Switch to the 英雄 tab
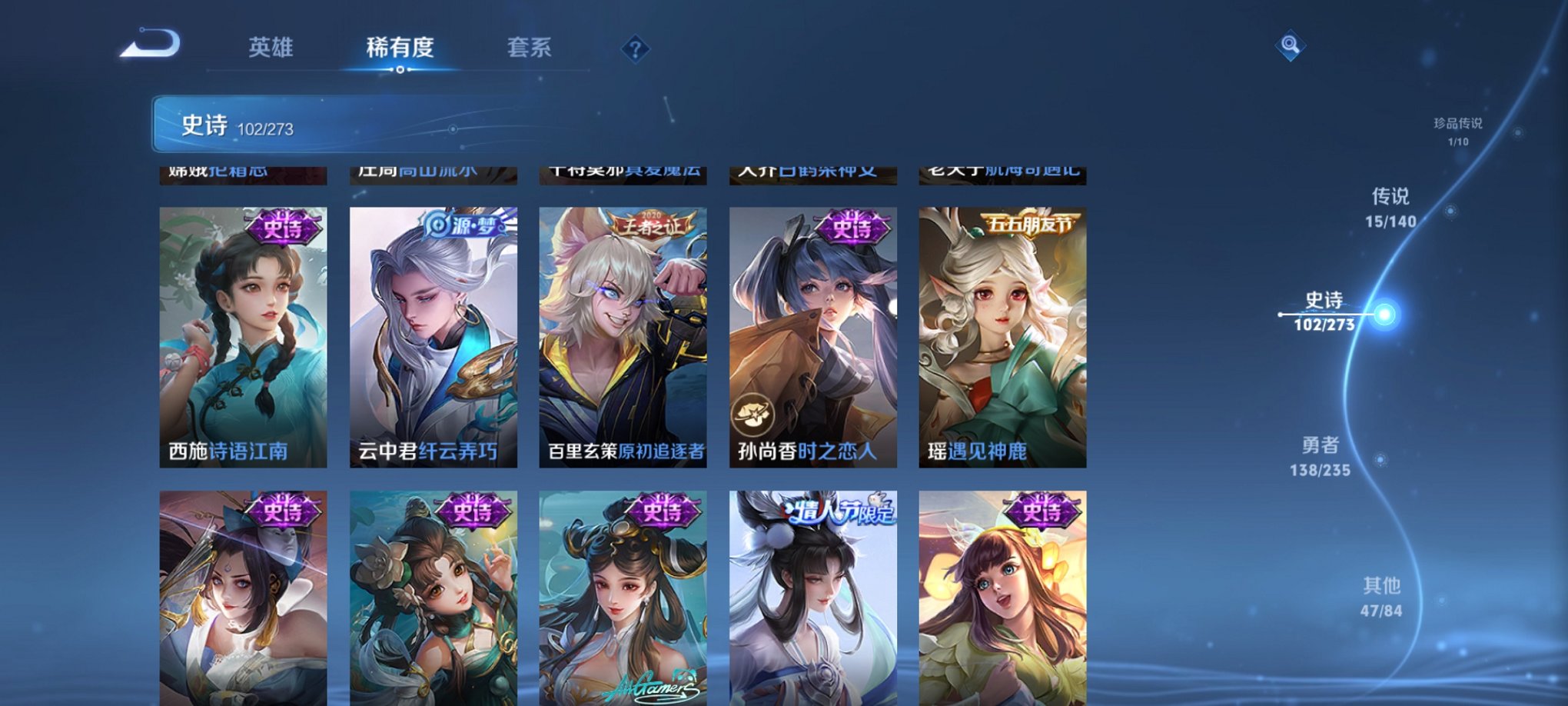Image resolution: width=1568 pixels, height=706 pixels. (x=271, y=48)
